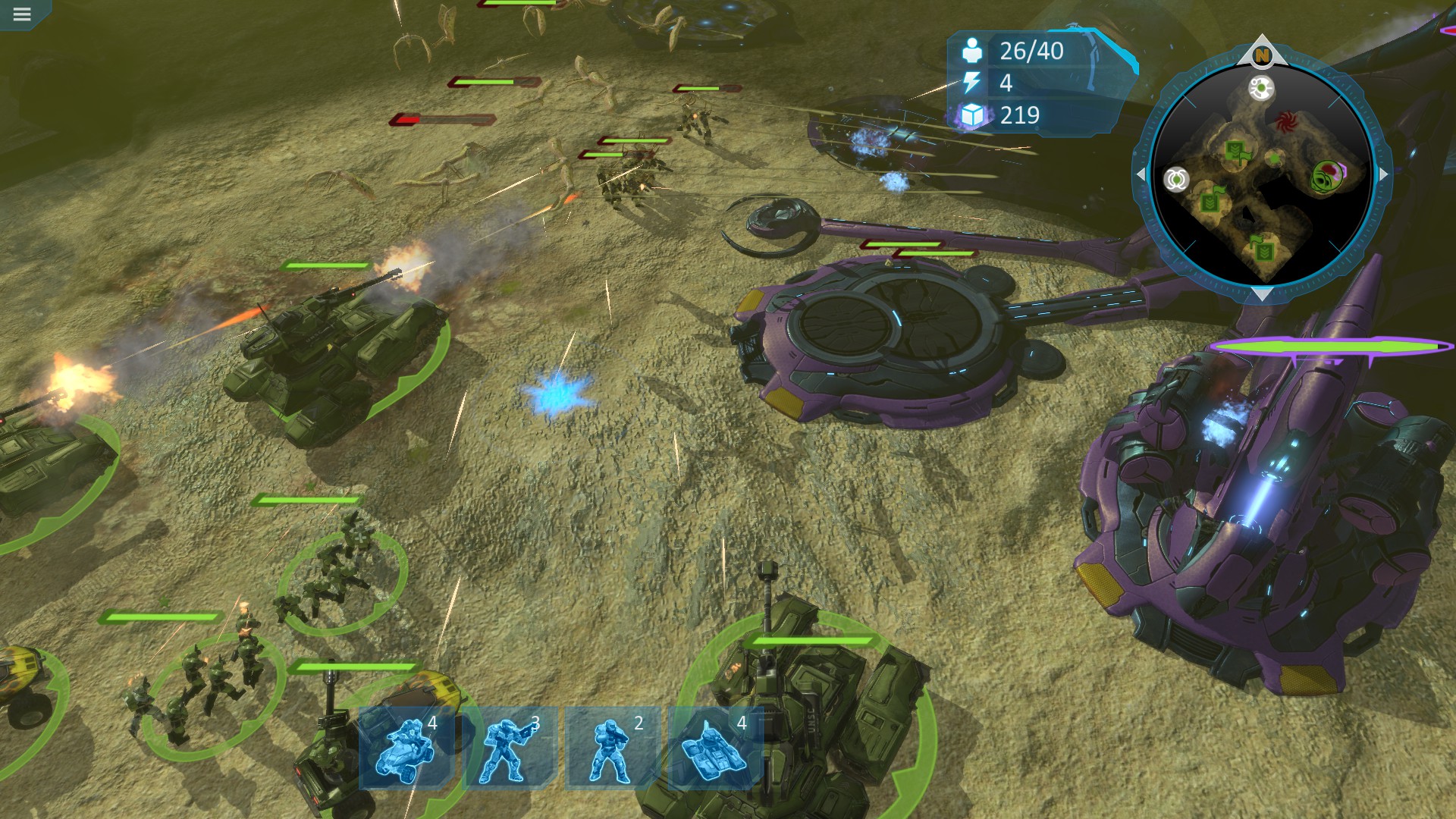
Task: Click the white ring marker at minimap's western edge
Action: [x=1176, y=180]
